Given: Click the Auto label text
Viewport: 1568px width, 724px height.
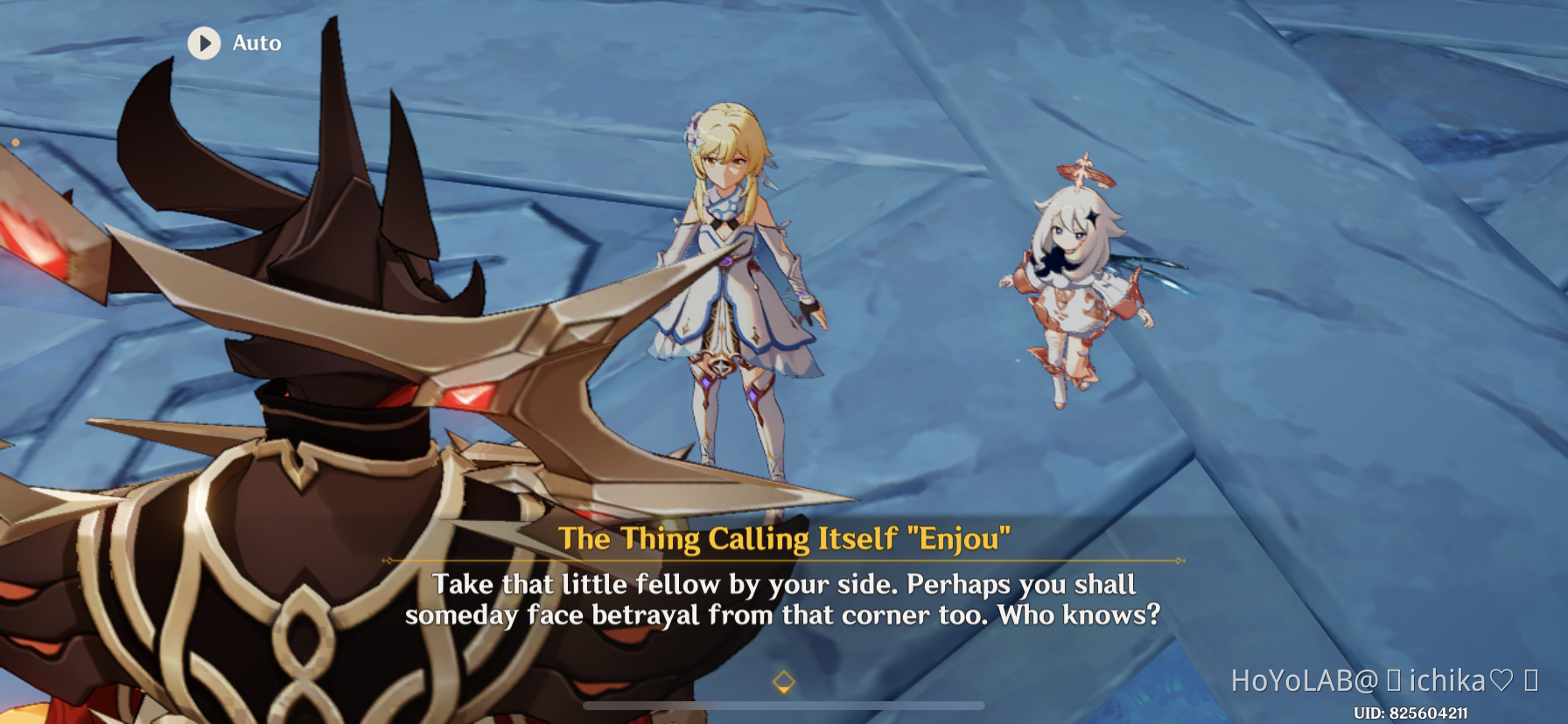Looking at the screenshot, I should point(255,43).
